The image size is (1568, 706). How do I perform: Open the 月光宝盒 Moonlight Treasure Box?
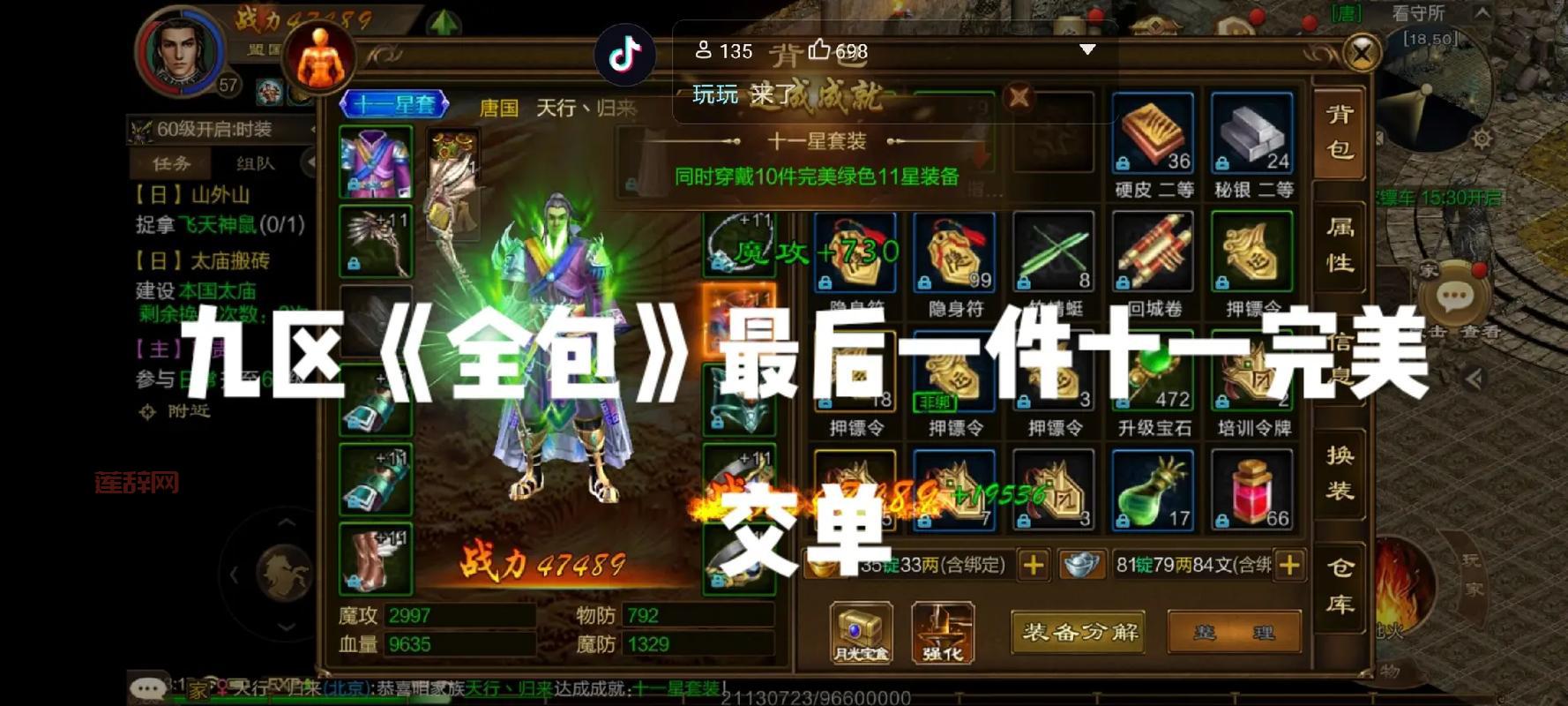click(x=859, y=631)
